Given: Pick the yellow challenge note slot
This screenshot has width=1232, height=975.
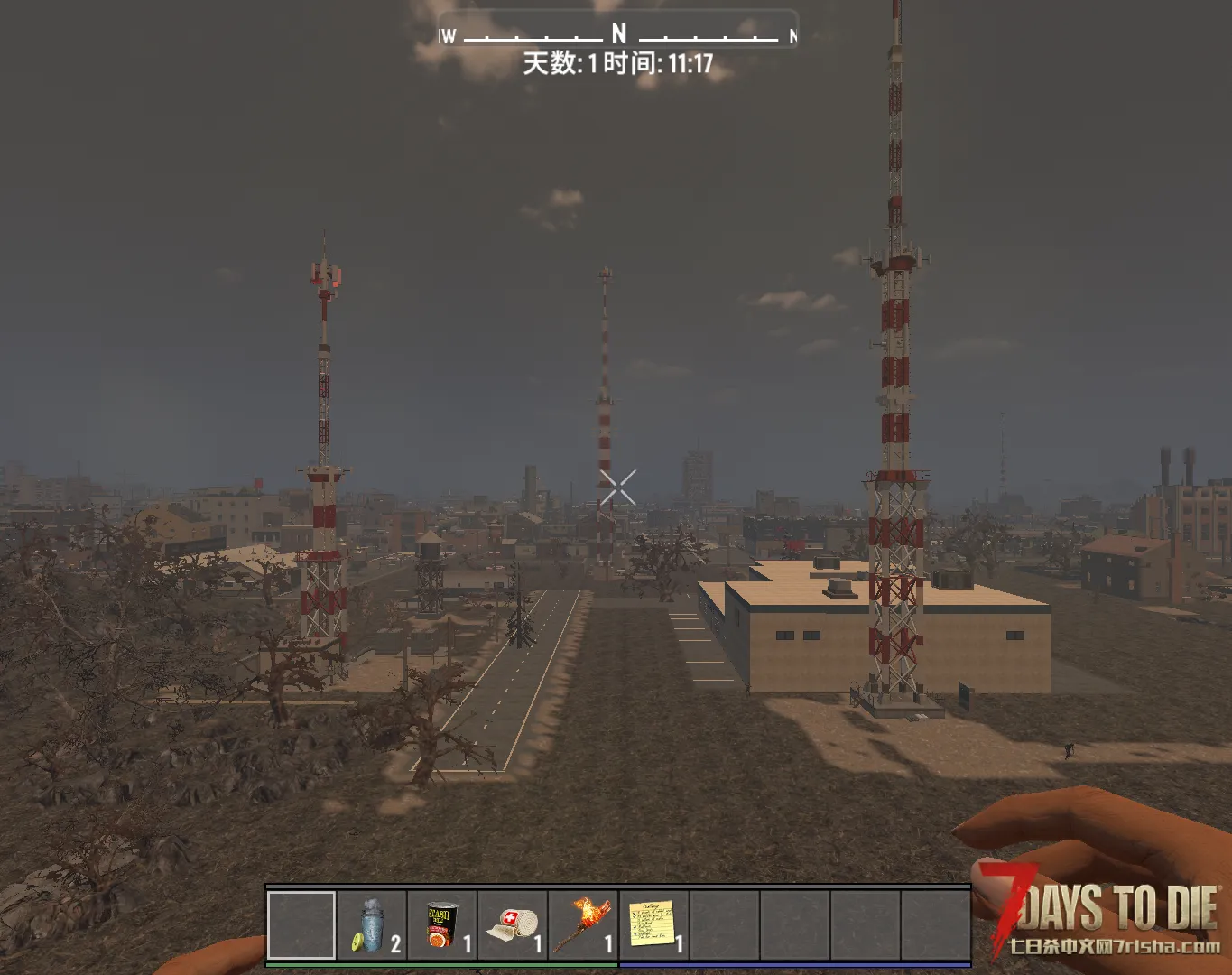Looking at the screenshot, I should click(653, 925).
